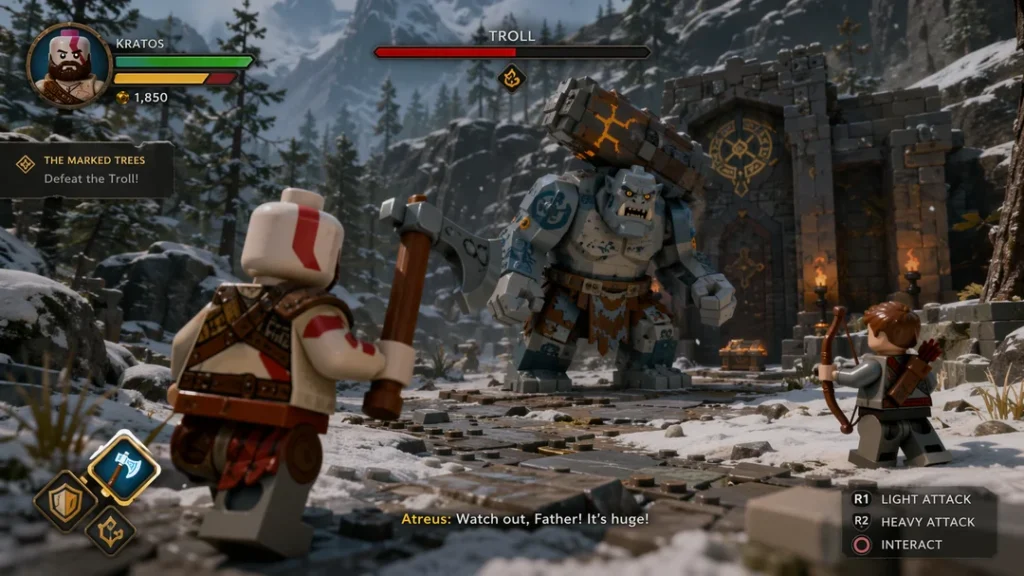Click the rune emblem under Troll's bar
Viewport: 1024px width, 576px height.
pos(512,77)
